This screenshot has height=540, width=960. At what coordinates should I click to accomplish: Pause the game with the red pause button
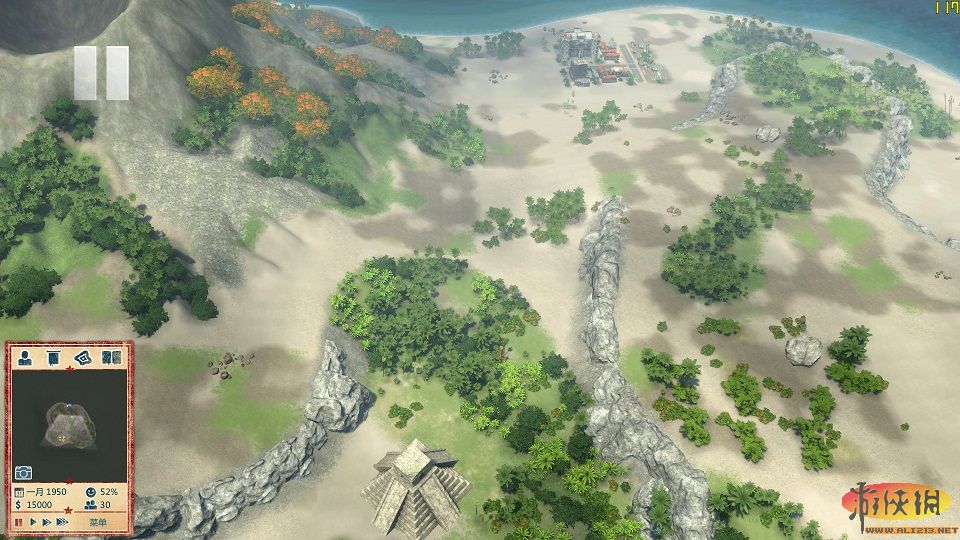[x=19, y=522]
